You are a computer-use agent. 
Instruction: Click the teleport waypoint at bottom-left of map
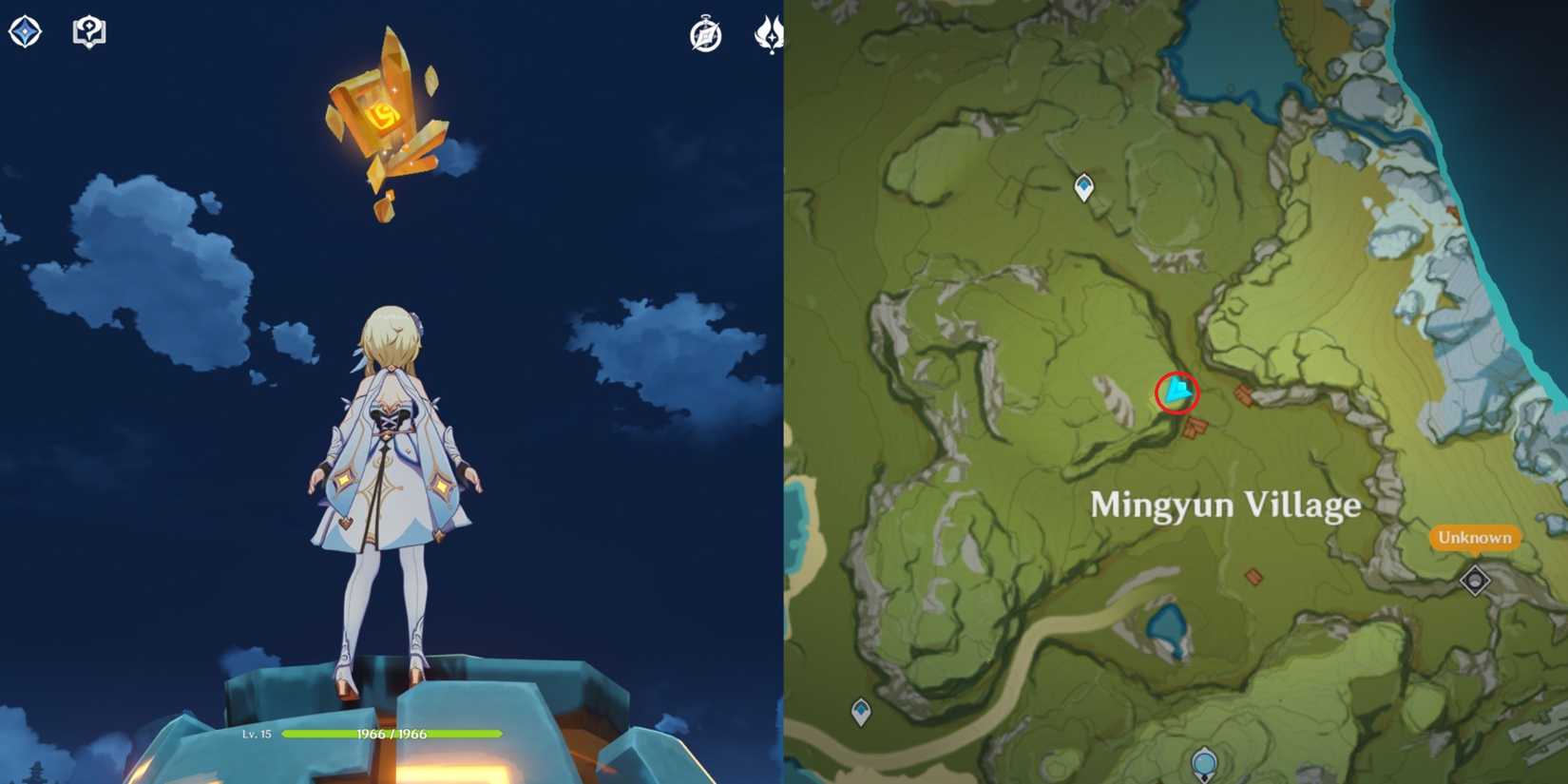coord(860,710)
